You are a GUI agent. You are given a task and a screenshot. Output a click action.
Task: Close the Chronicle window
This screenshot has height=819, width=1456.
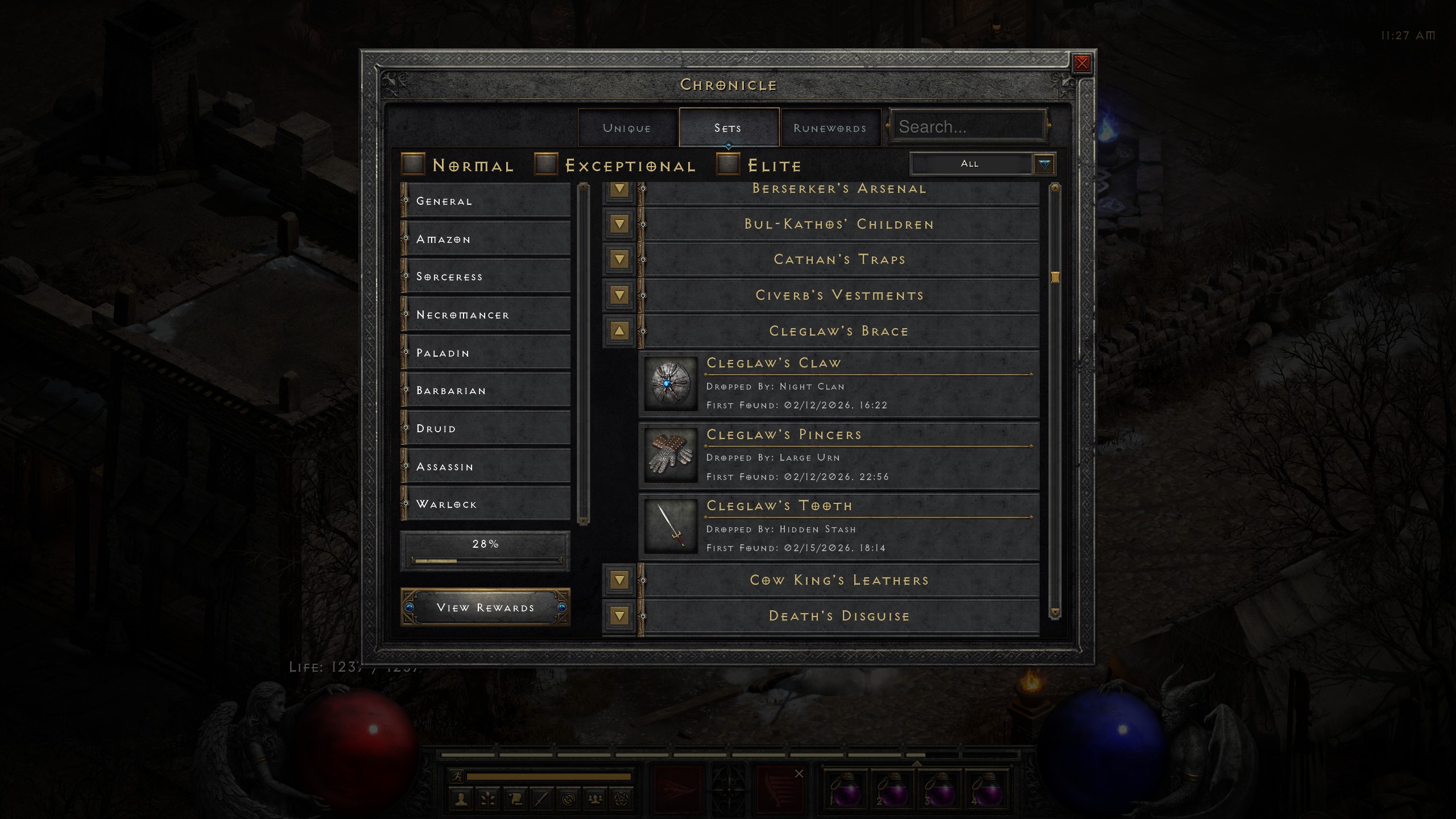pos(1082,63)
